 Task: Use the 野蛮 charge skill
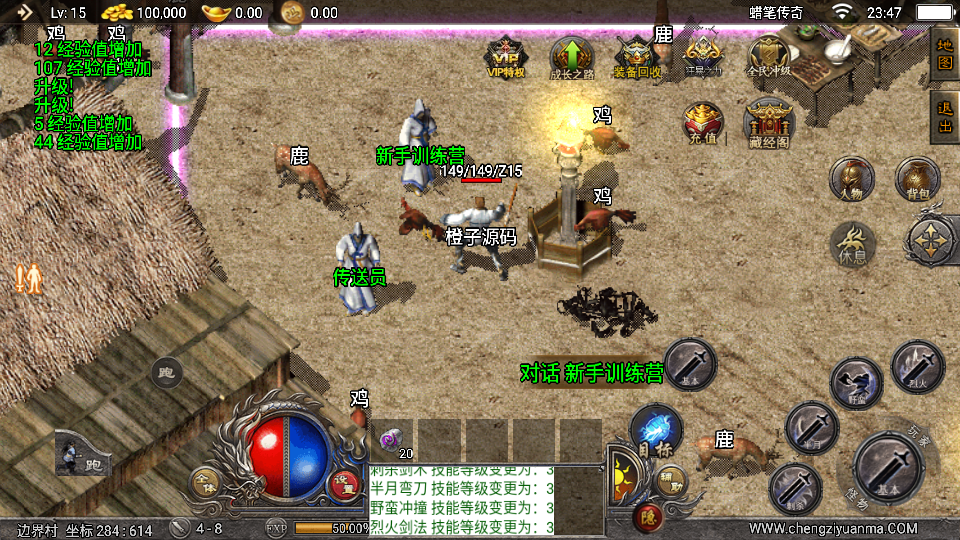point(856,383)
